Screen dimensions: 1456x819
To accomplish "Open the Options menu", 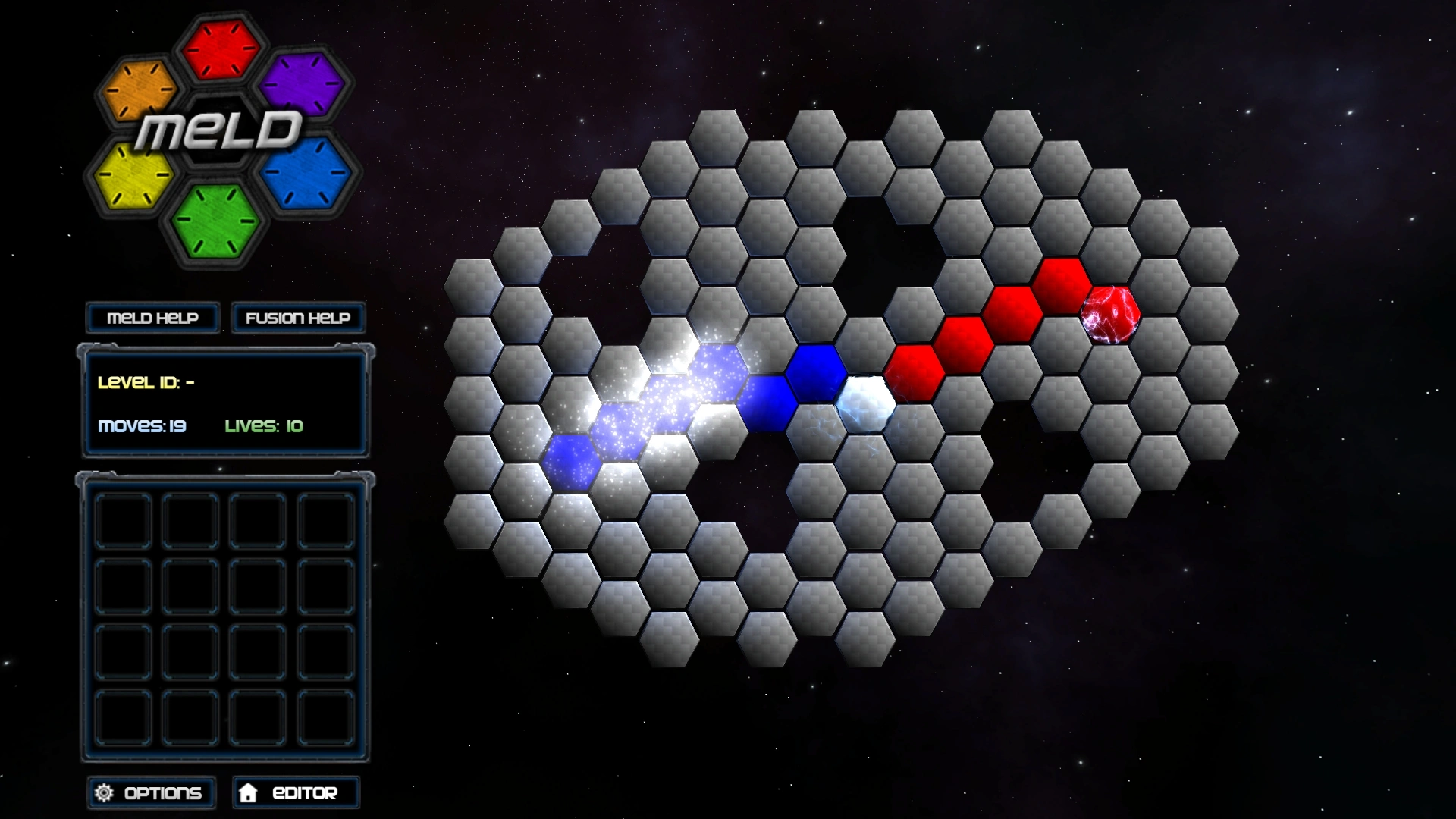I will tap(151, 792).
